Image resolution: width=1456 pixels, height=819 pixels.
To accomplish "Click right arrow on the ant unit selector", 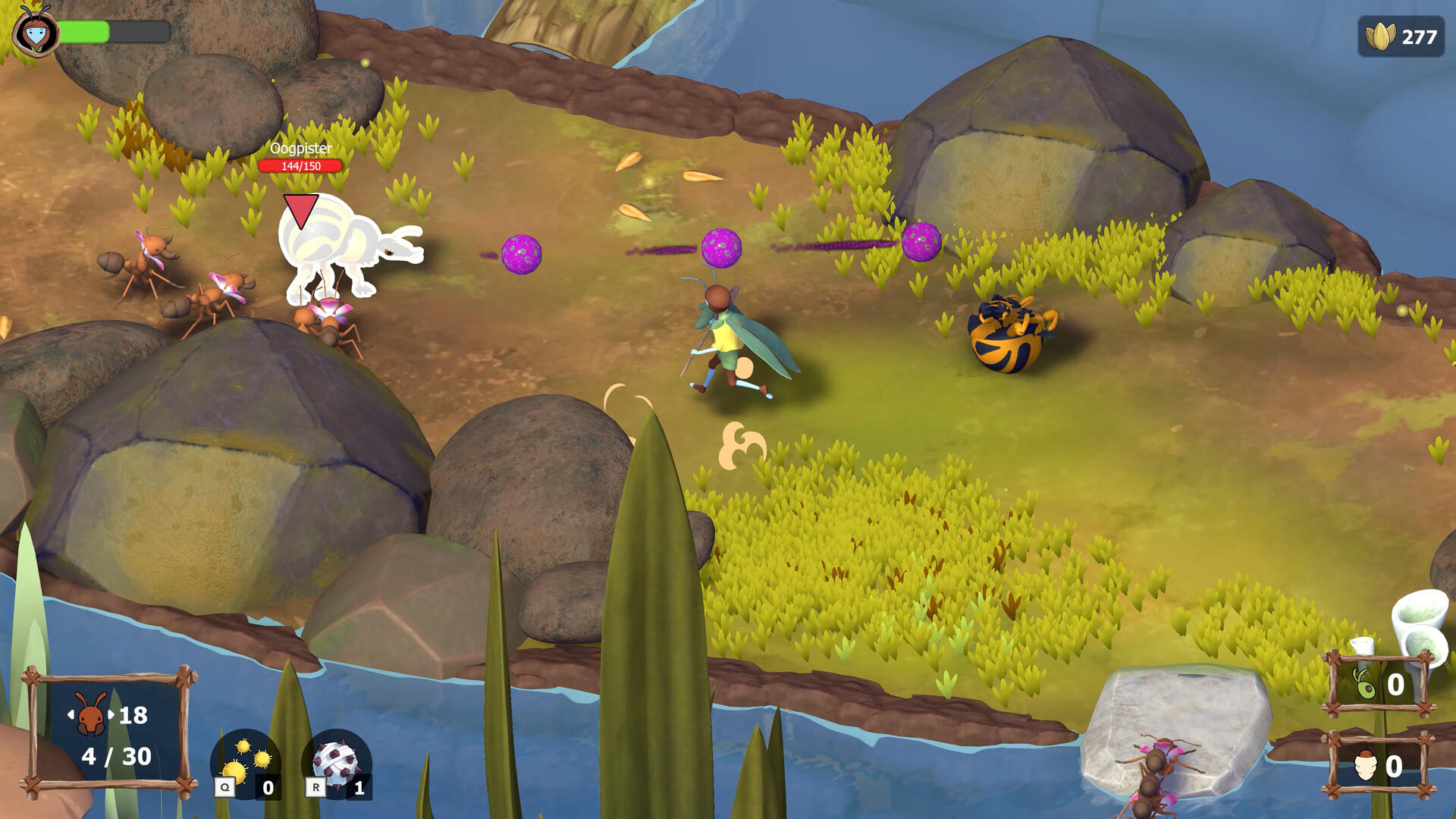I will [x=111, y=714].
